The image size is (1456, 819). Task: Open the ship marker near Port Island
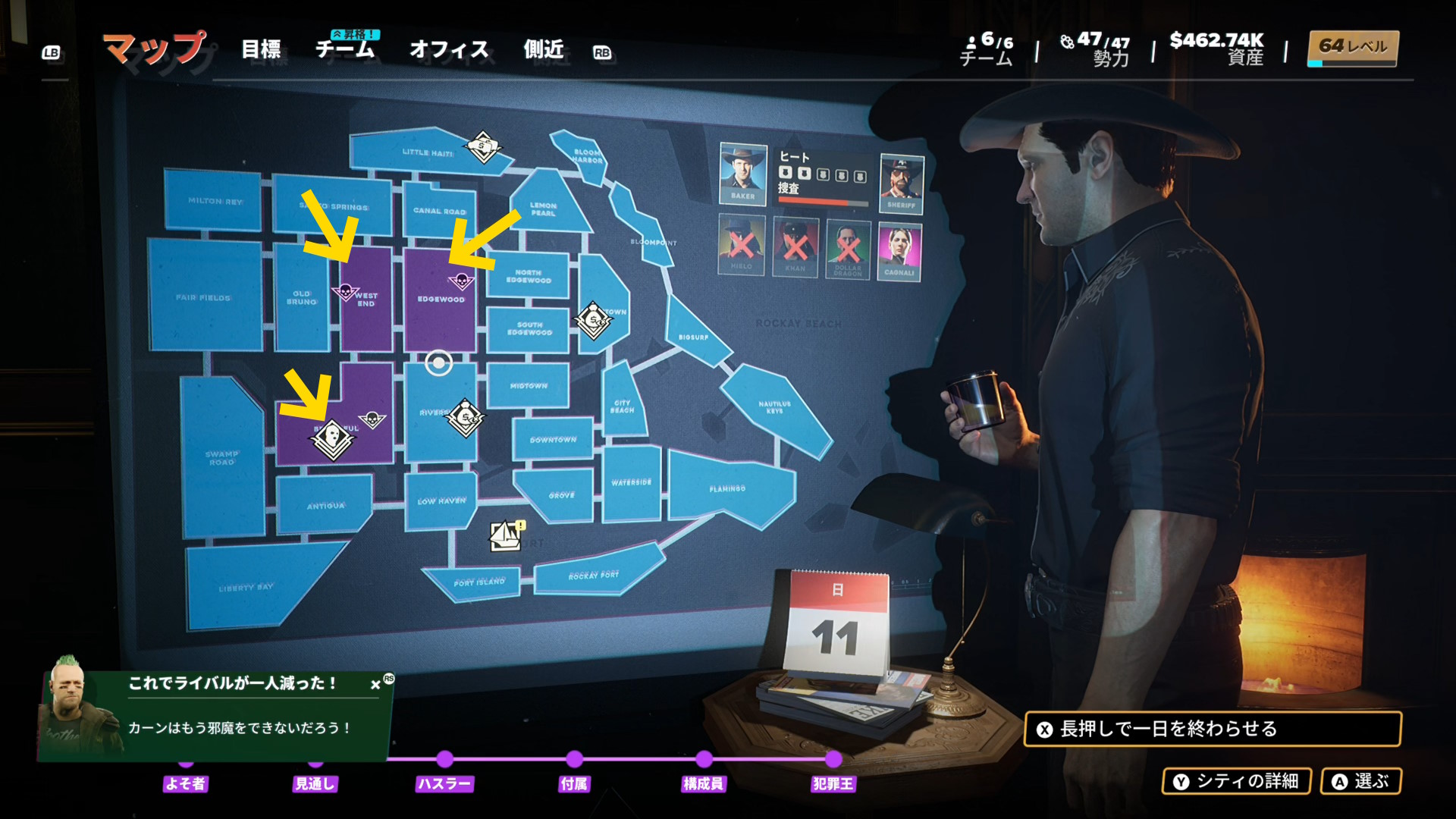[x=505, y=536]
